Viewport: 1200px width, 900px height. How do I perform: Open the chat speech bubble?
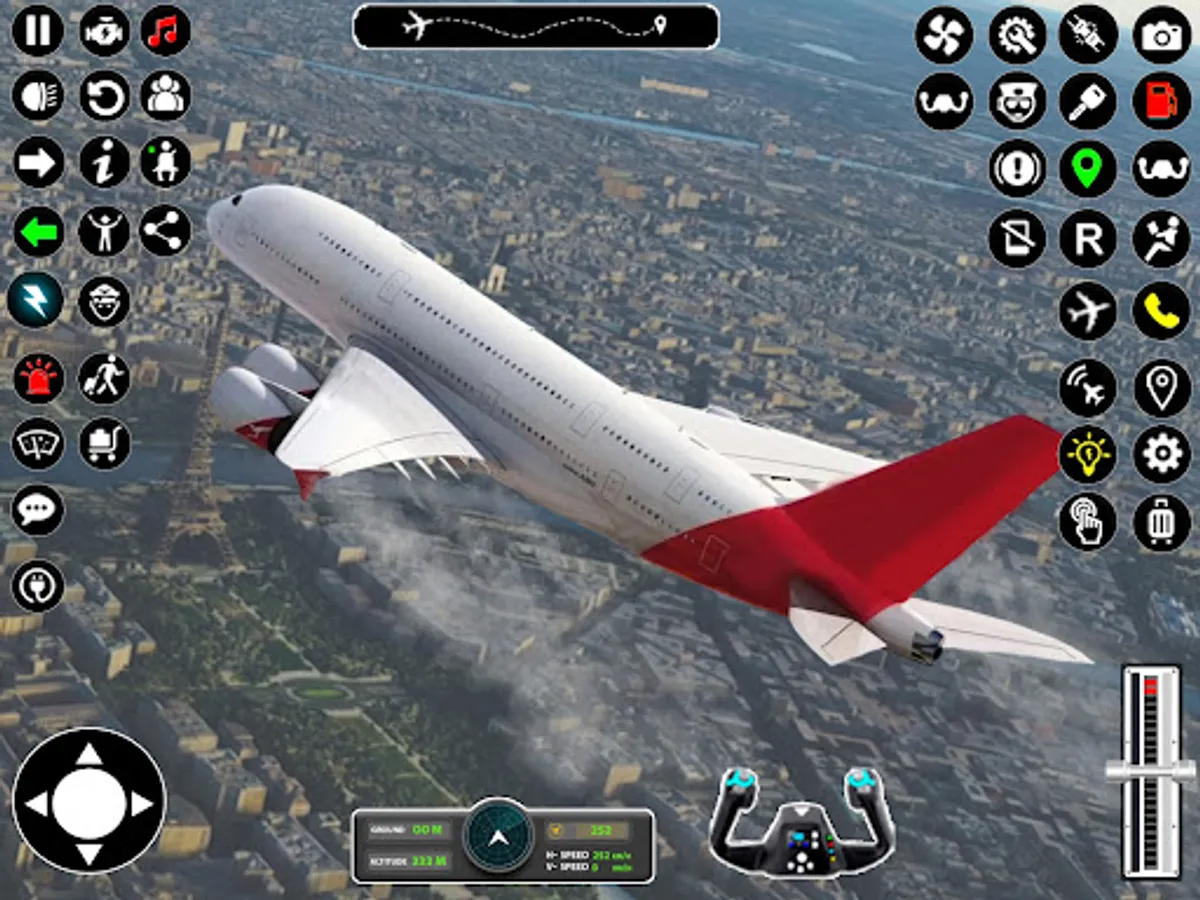point(38,510)
